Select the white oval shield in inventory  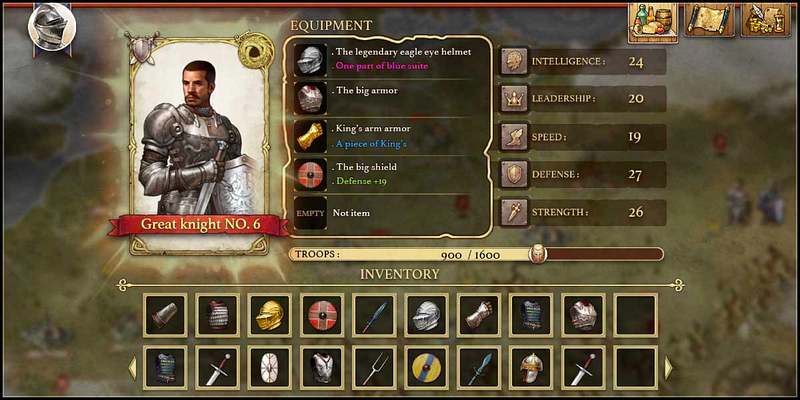[x=269, y=368]
